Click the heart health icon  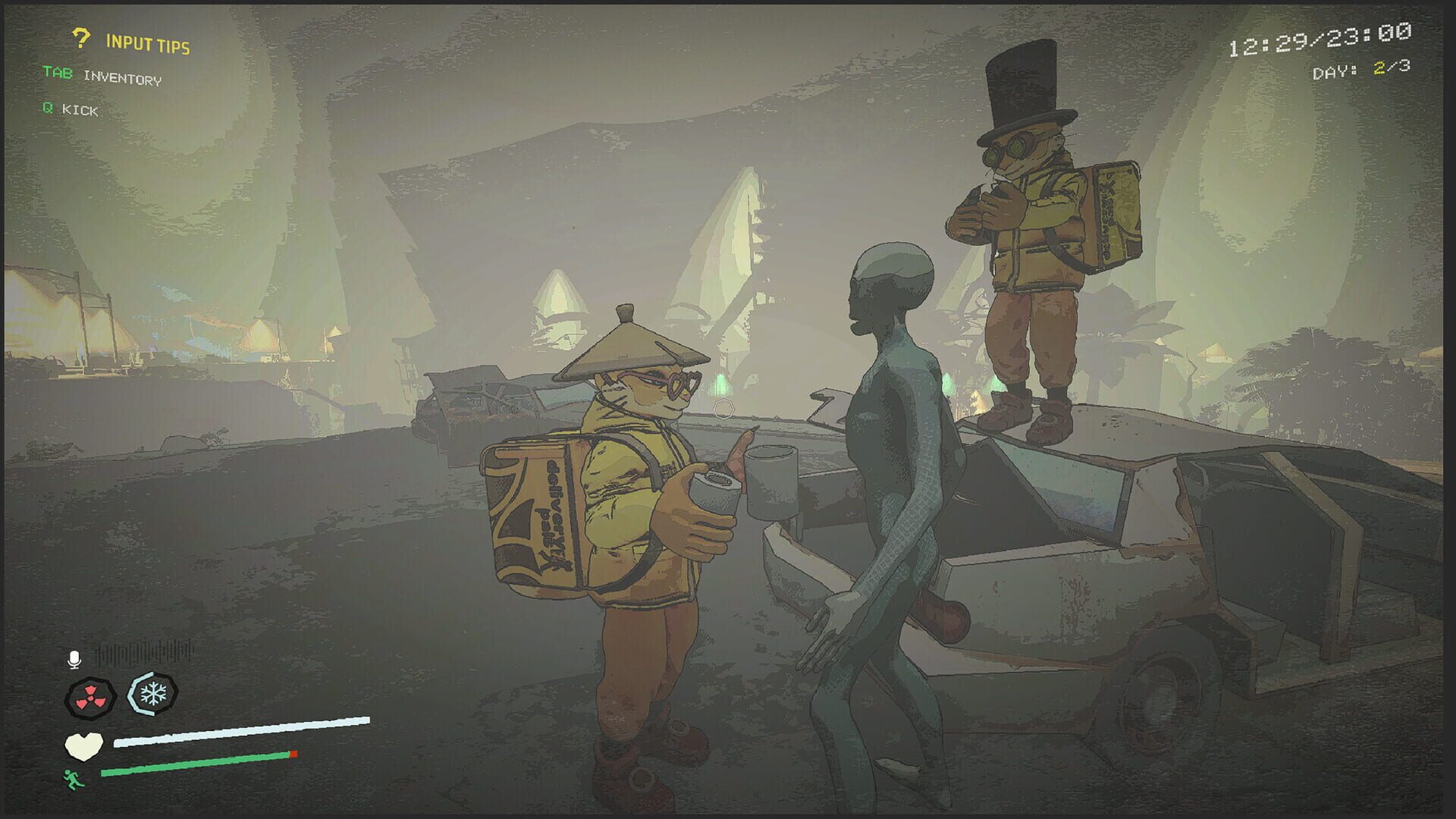pyautogui.click(x=83, y=746)
